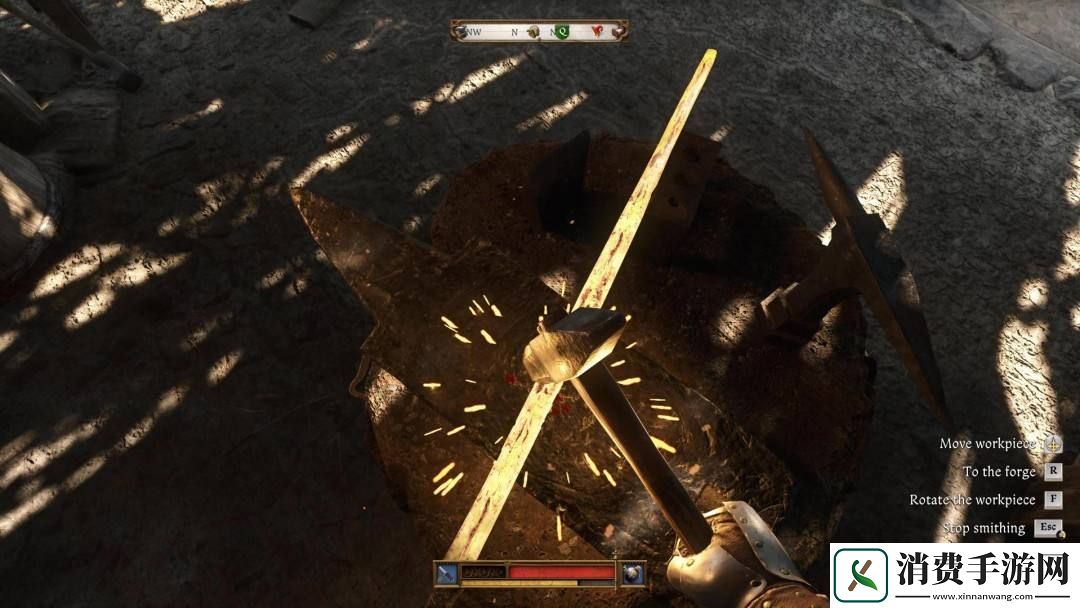Click the tan helmet marker on the compass

(x=535, y=32)
